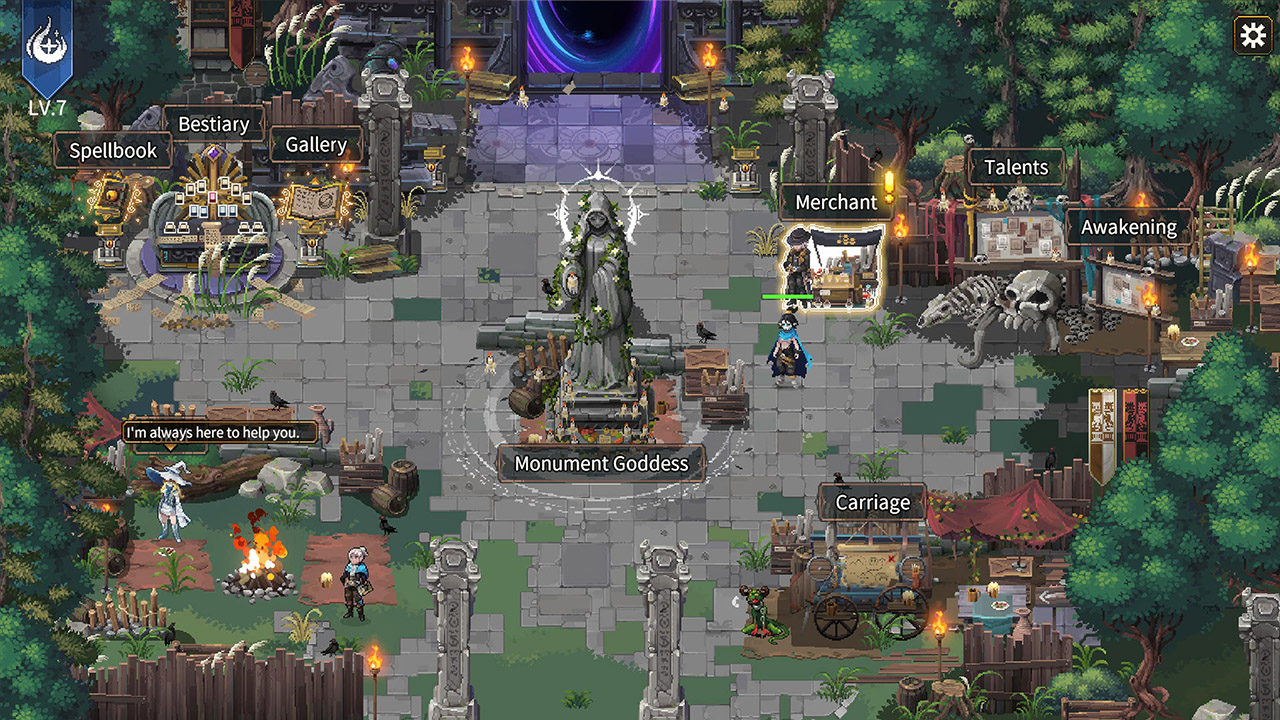1280x720 pixels.
Task: Click the Bestiary label text
Action: click(216, 124)
